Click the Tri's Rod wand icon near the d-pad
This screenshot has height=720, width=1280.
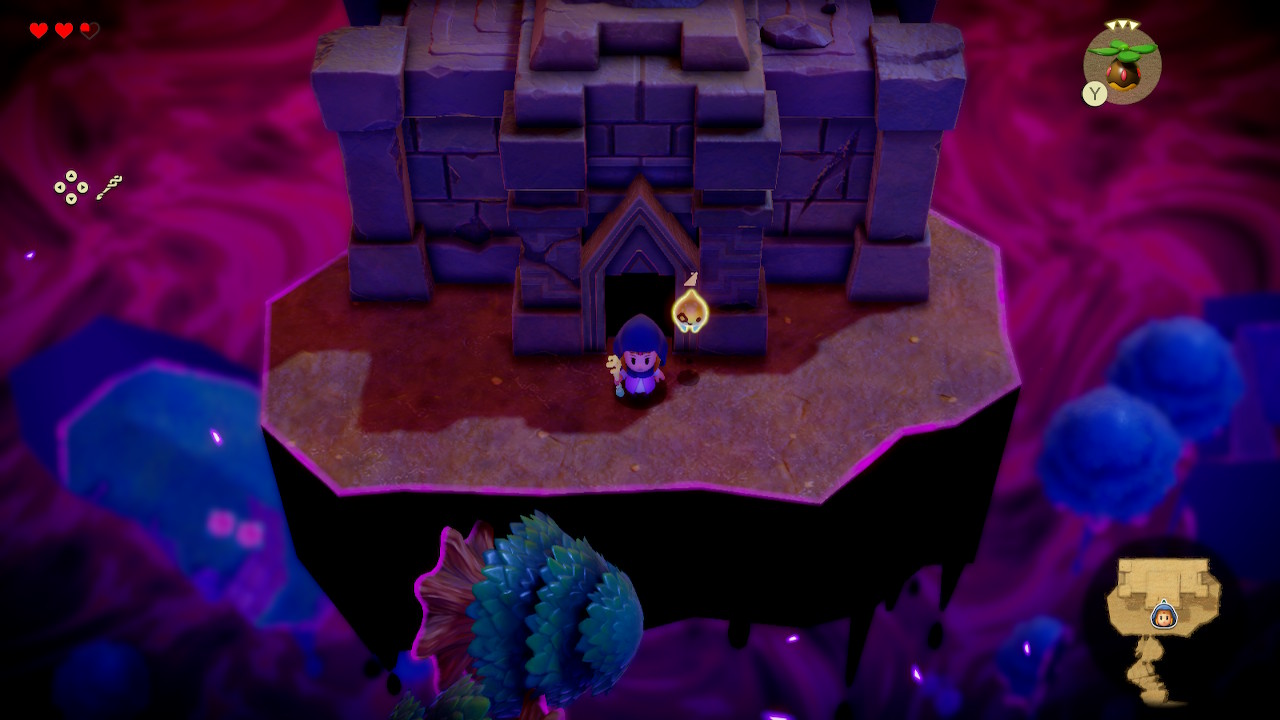[x=110, y=186]
